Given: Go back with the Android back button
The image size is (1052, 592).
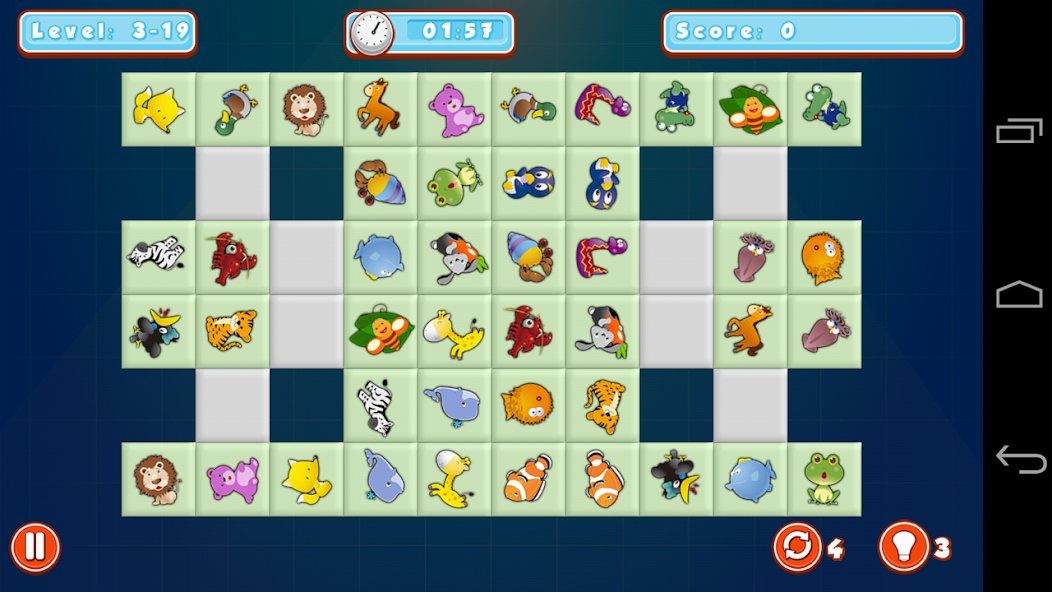Looking at the screenshot, I should coord(1019,460).
